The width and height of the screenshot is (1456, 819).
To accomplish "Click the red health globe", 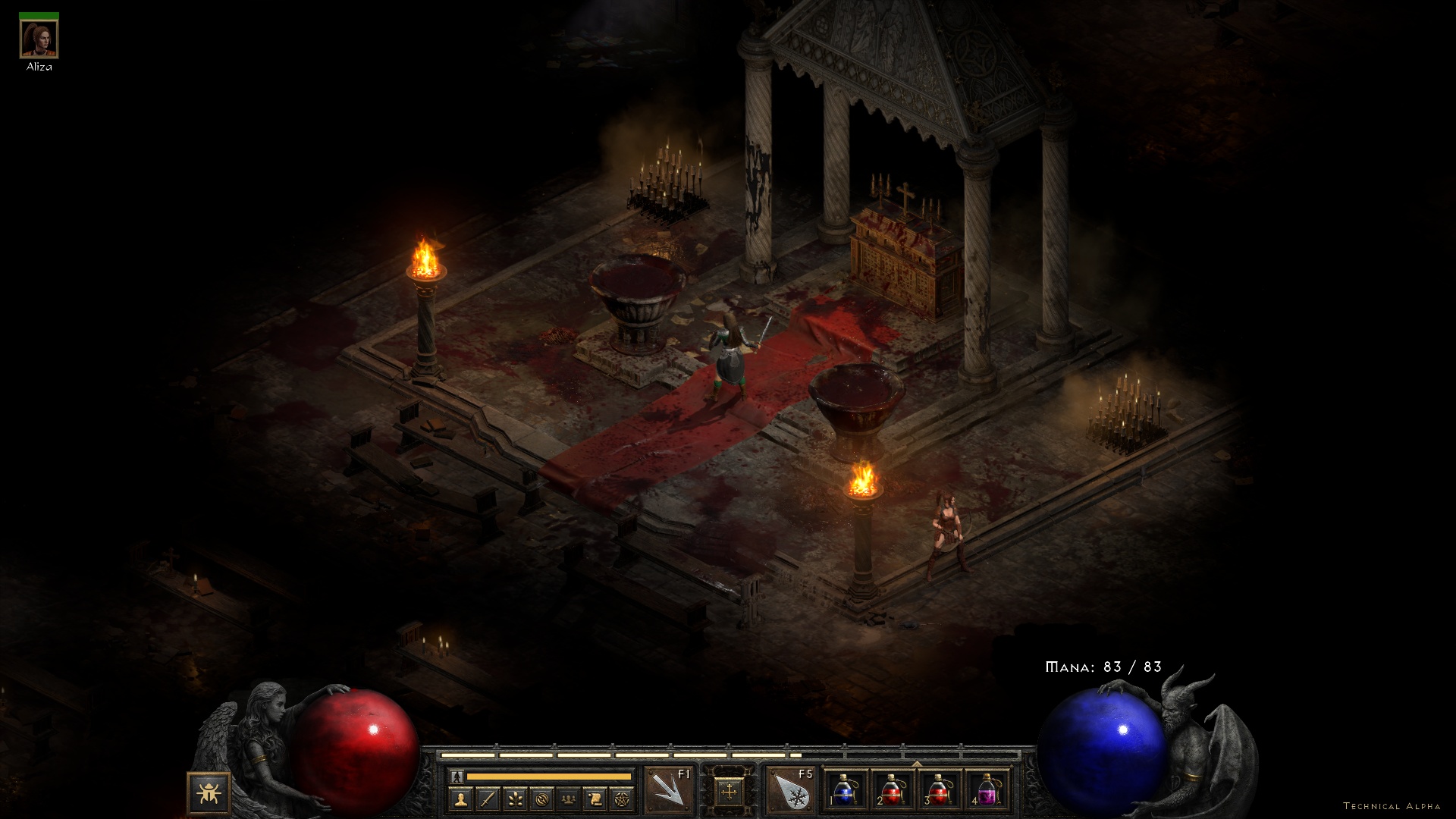I will tap(356, 751).
